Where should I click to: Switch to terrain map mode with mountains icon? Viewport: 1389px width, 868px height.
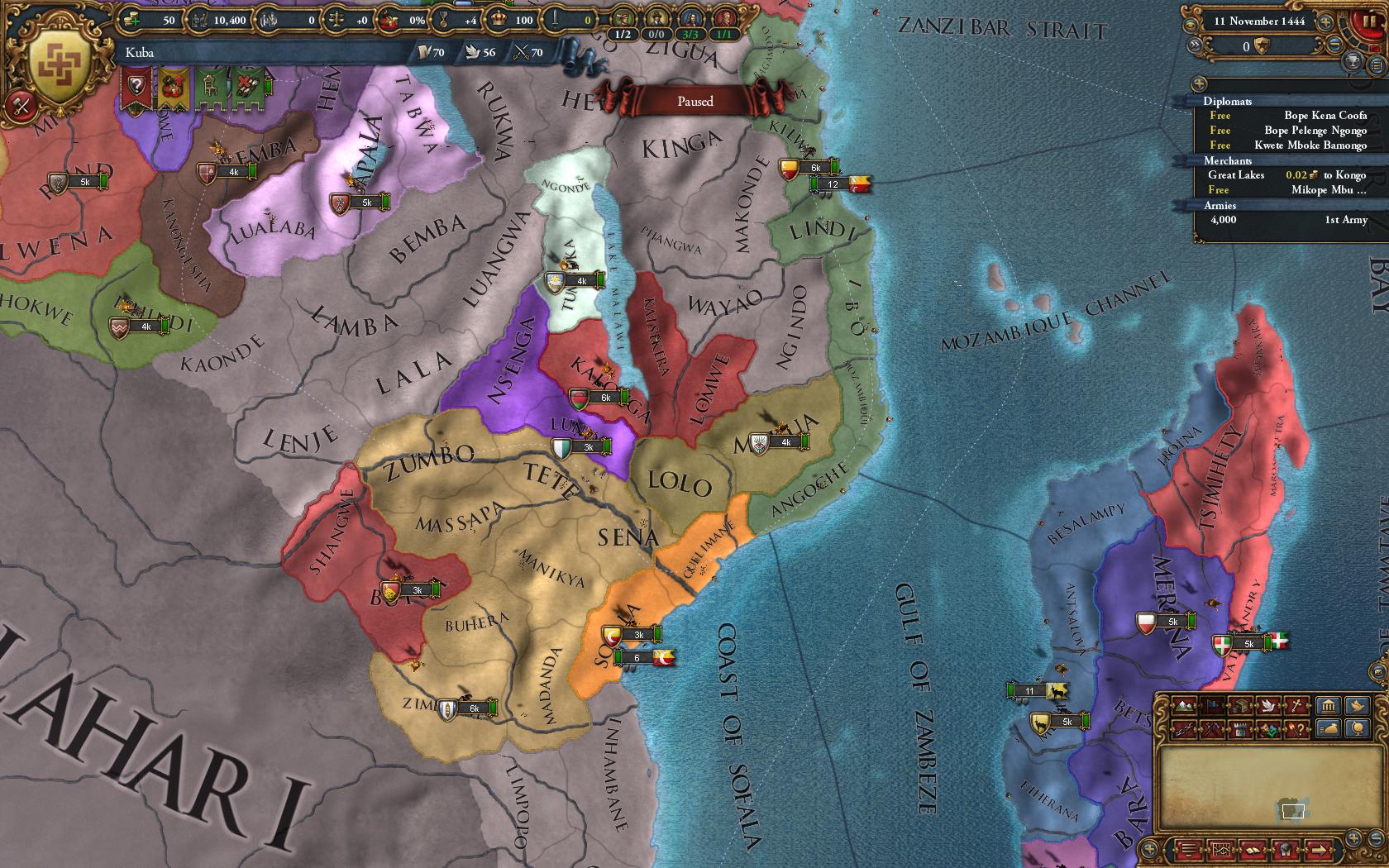(1185, 706)
